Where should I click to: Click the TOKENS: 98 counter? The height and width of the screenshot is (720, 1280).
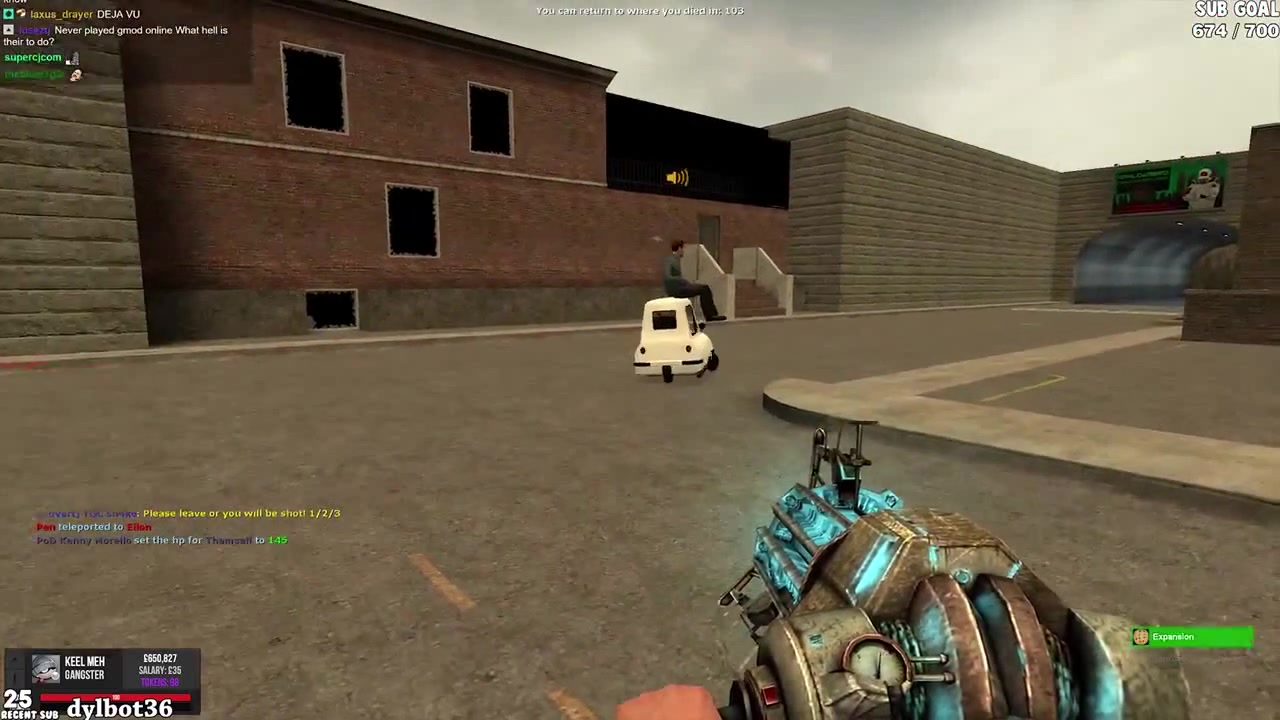pos(160,682)
